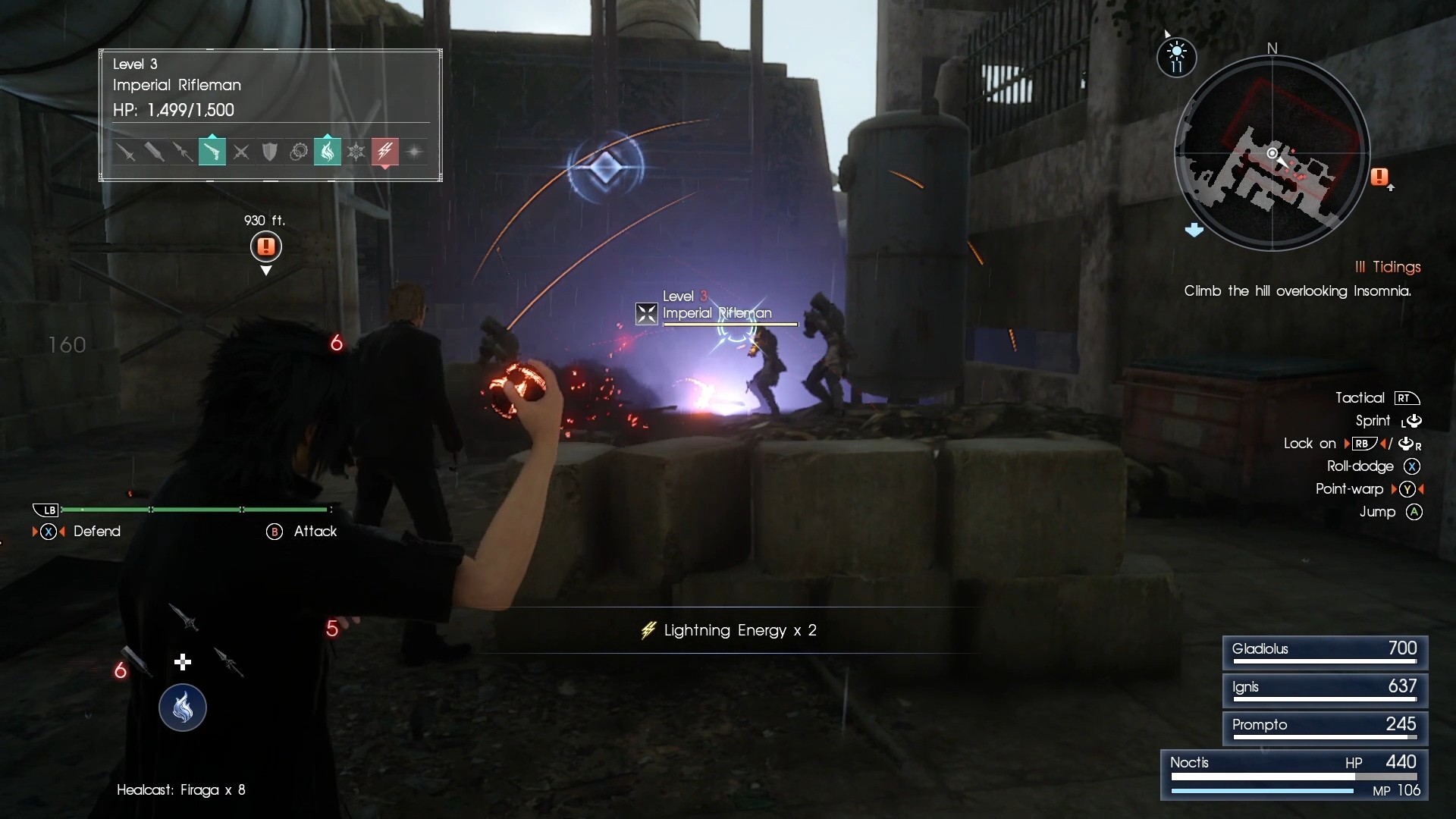Click the crossed daggers weakness icon
This screenshot has width=1456, height=819.
coord(240,152)
